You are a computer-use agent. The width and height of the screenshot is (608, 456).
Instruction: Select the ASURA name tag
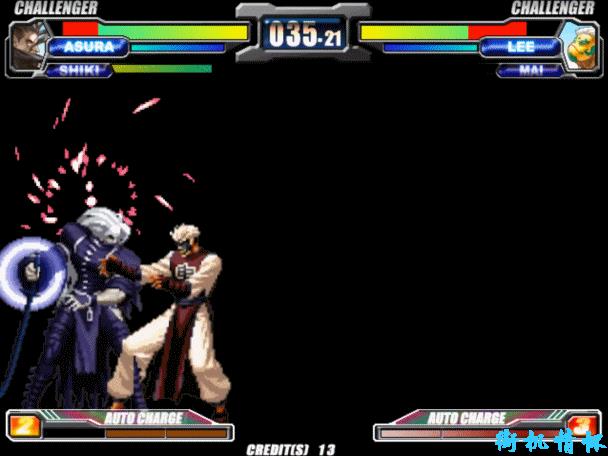88,46
